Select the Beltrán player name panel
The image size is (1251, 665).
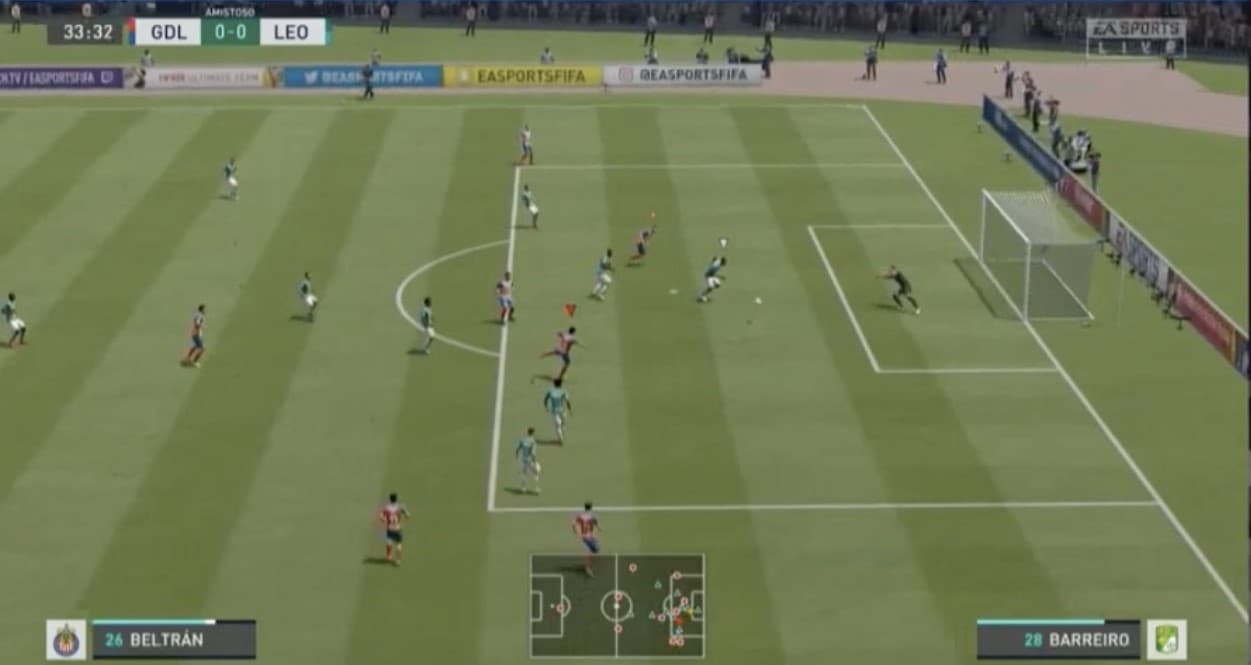(x=174, y=640)
